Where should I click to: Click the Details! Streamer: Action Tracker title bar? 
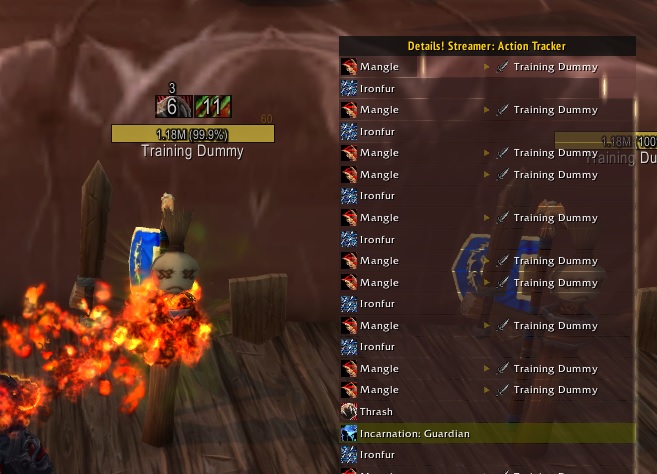click(487, 46)
